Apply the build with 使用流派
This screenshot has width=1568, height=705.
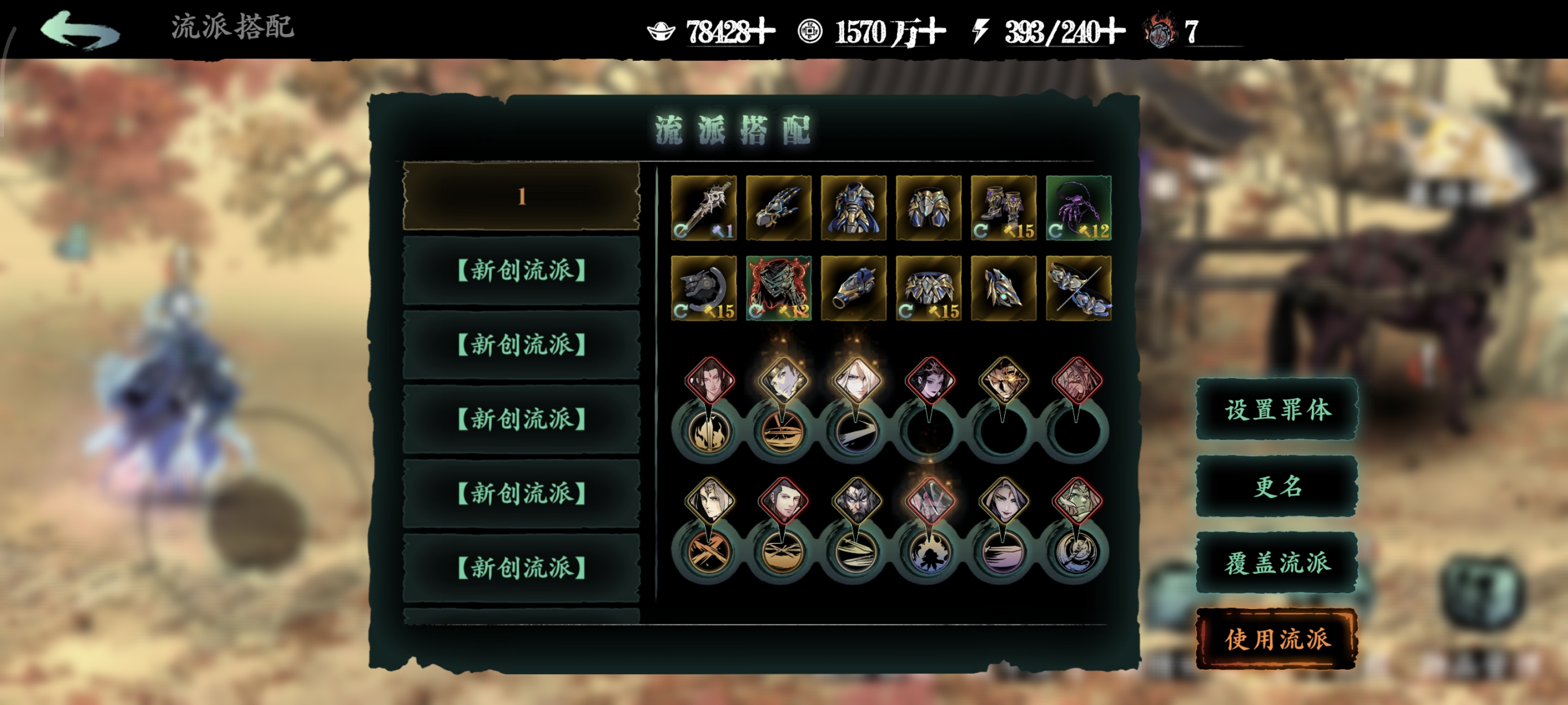pyautogui.click(x=1277, y=639)
